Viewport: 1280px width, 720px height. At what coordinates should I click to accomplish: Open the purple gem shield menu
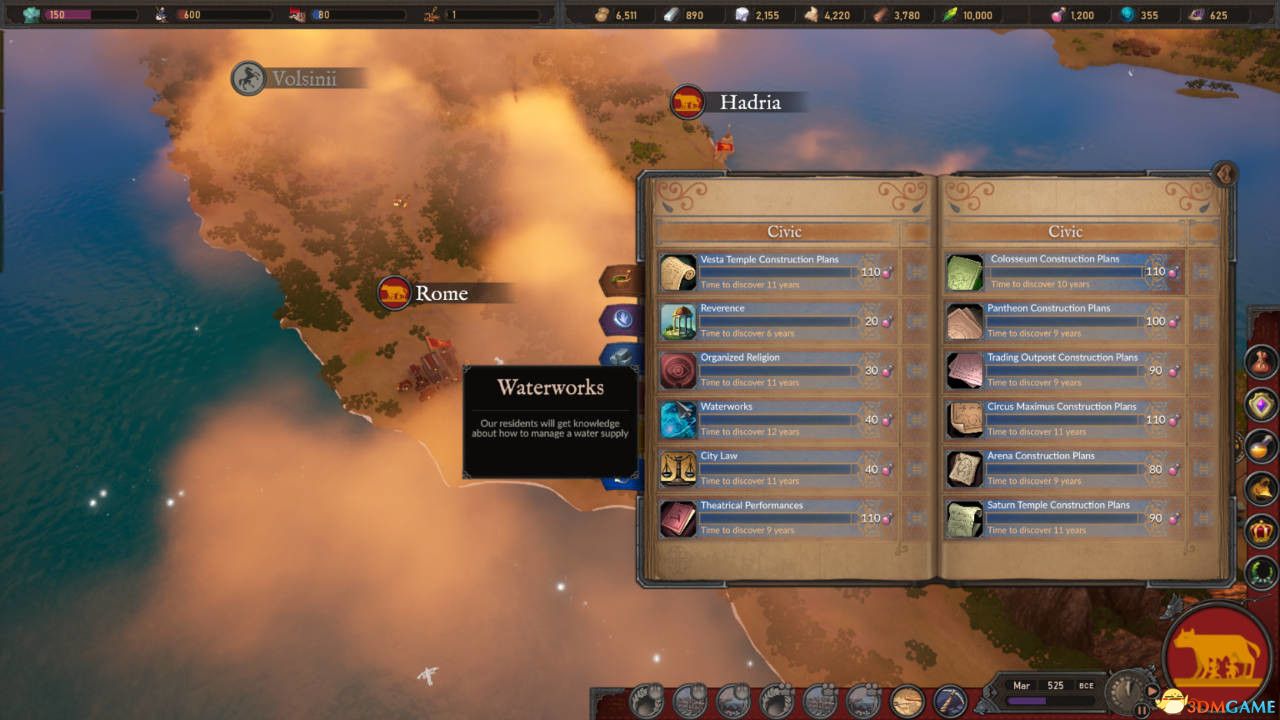1261,404
